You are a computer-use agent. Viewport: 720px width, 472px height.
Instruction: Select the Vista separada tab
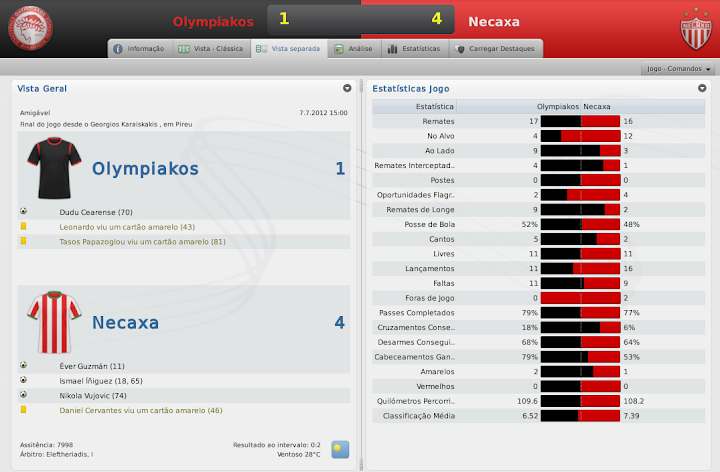tap(288, 48)
